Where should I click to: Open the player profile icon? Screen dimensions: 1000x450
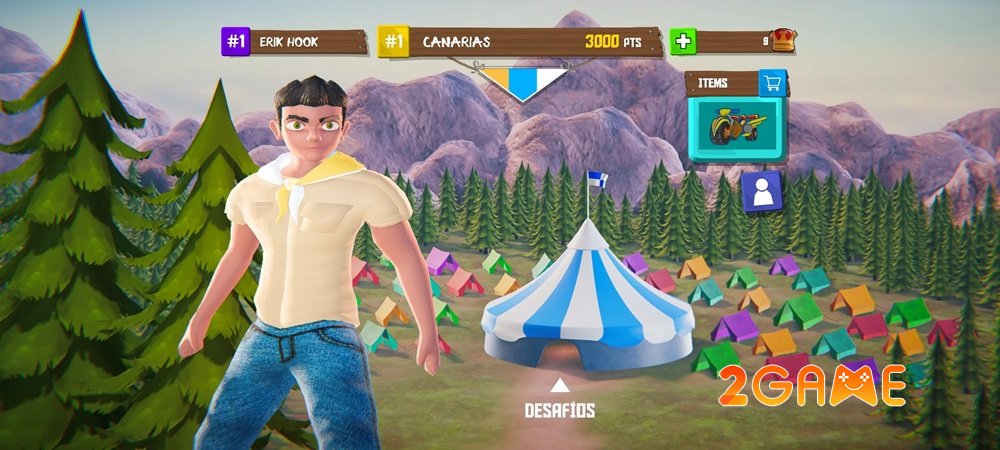pyautogui.click(x=762, y=192)
